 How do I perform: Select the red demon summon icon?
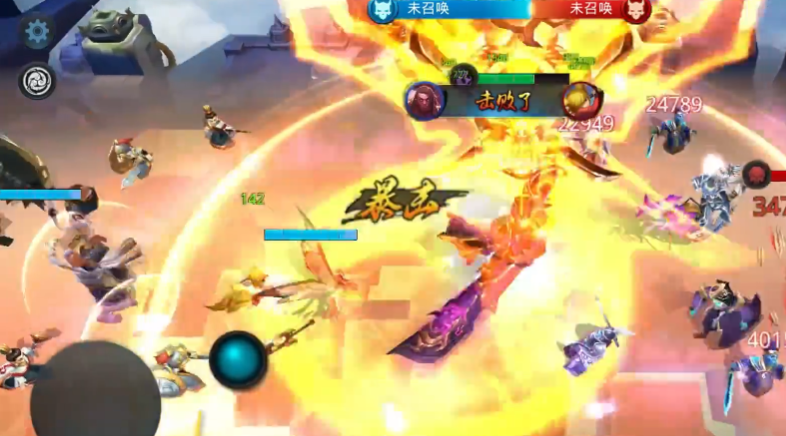point(637,10)
